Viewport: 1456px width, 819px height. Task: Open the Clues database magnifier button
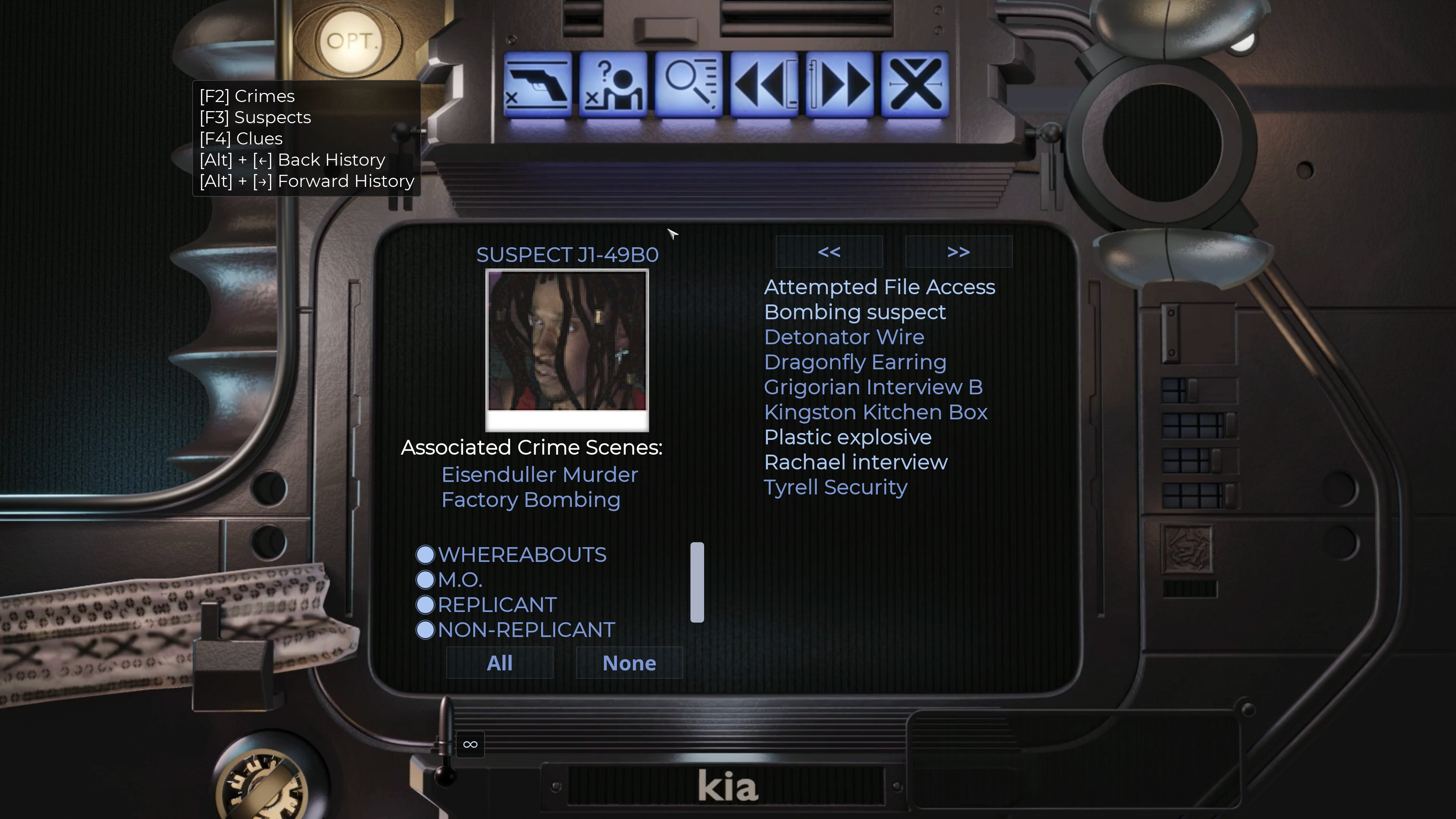tap(689, 85)
